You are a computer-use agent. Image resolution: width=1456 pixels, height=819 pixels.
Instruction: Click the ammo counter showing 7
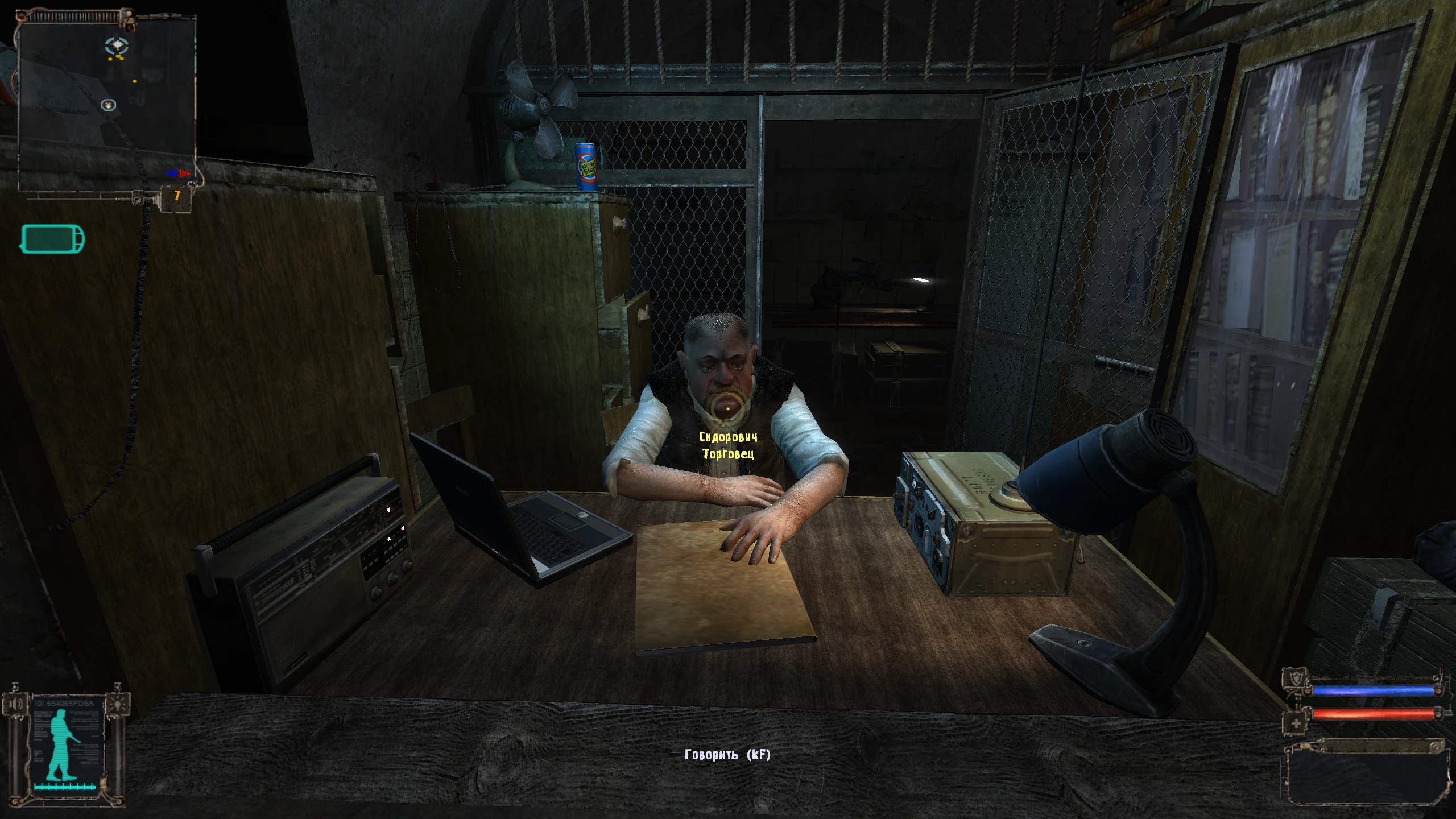point(176,196)
